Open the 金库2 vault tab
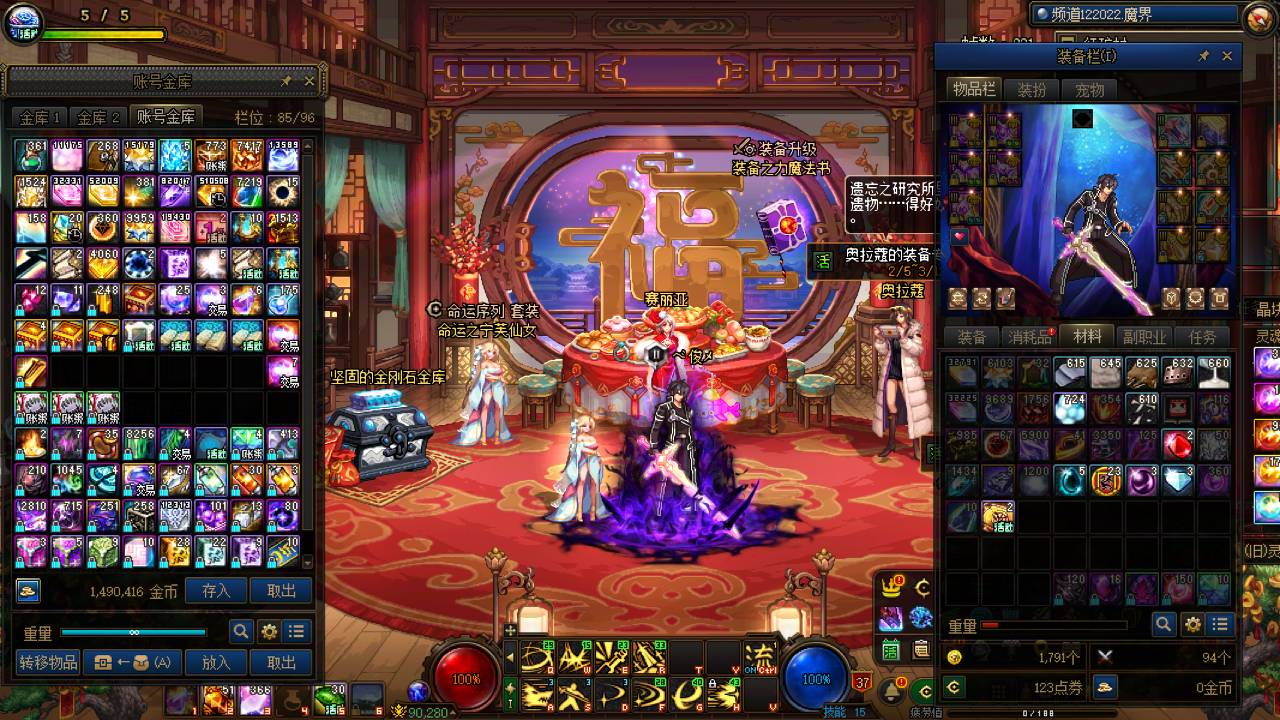Screen dimensions: 1280x720 tap(99, 117)
